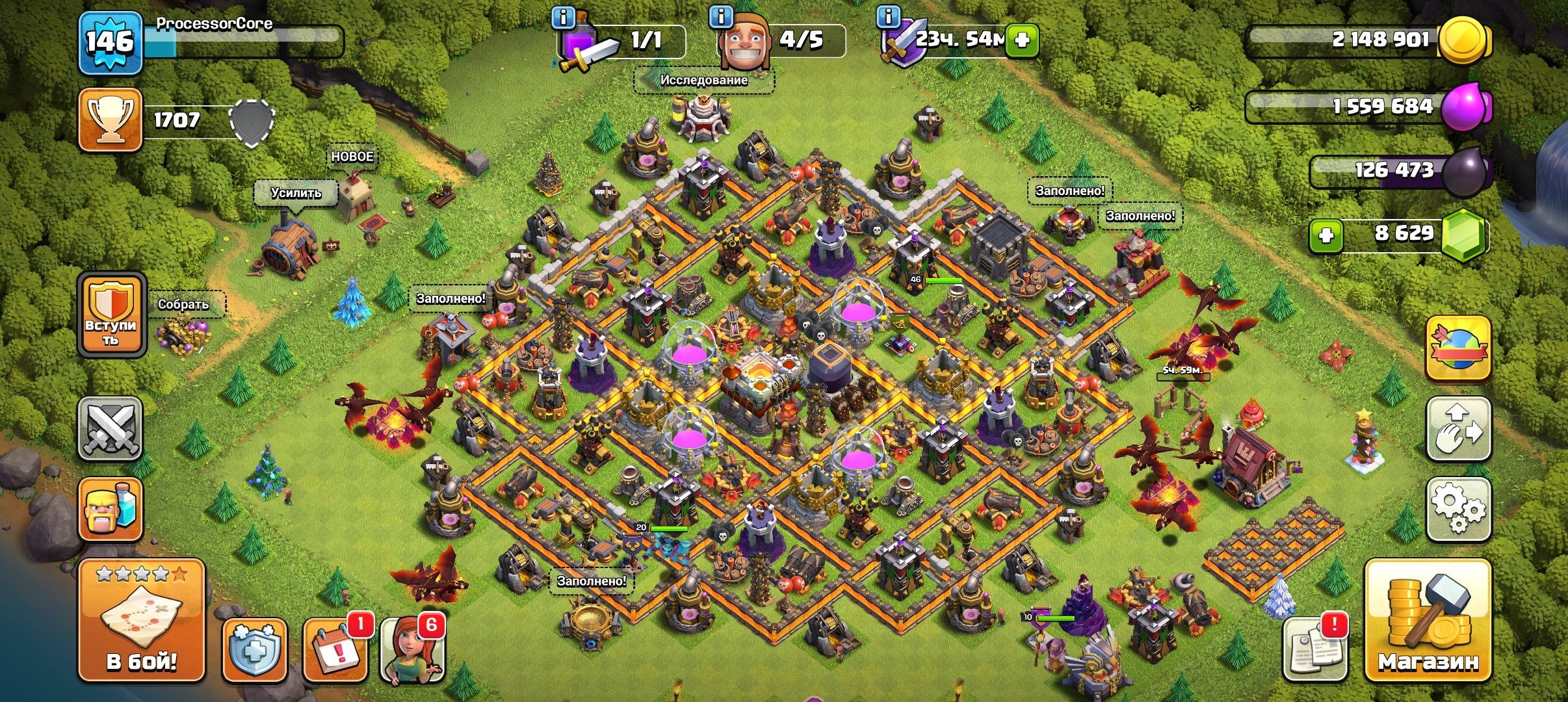The image size is (1568, 702).
Task: Open the layout editor hand button
Action: coord(1458,429)
